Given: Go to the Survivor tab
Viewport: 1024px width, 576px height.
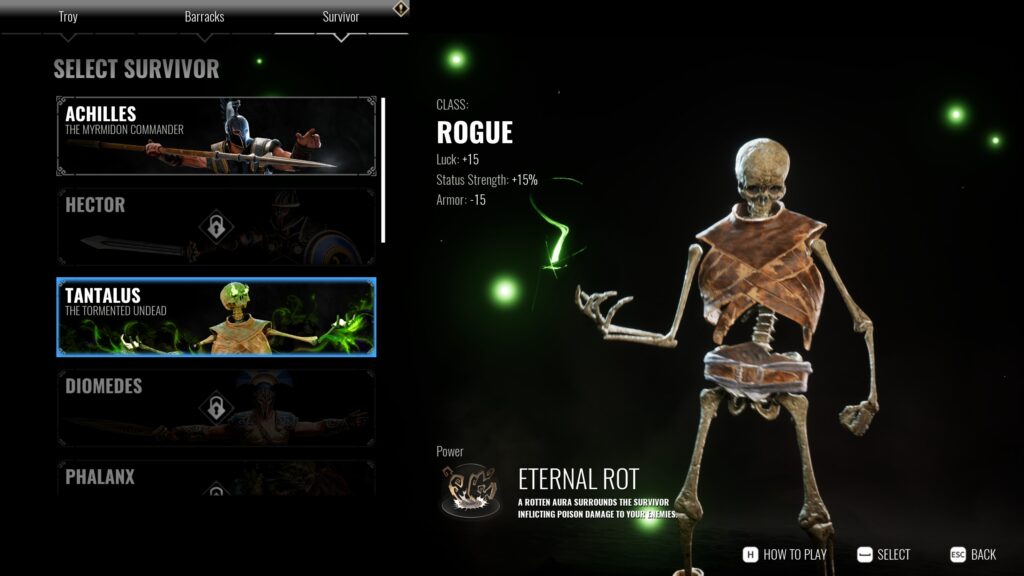Looking at the screenshot, I should point(340,18).
